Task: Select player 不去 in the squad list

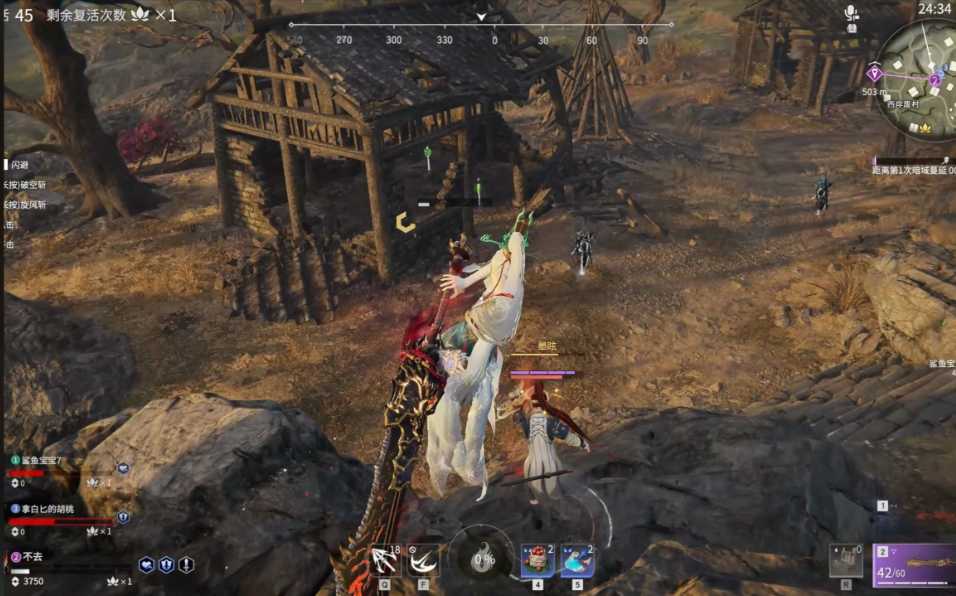Action: (32, 557)
